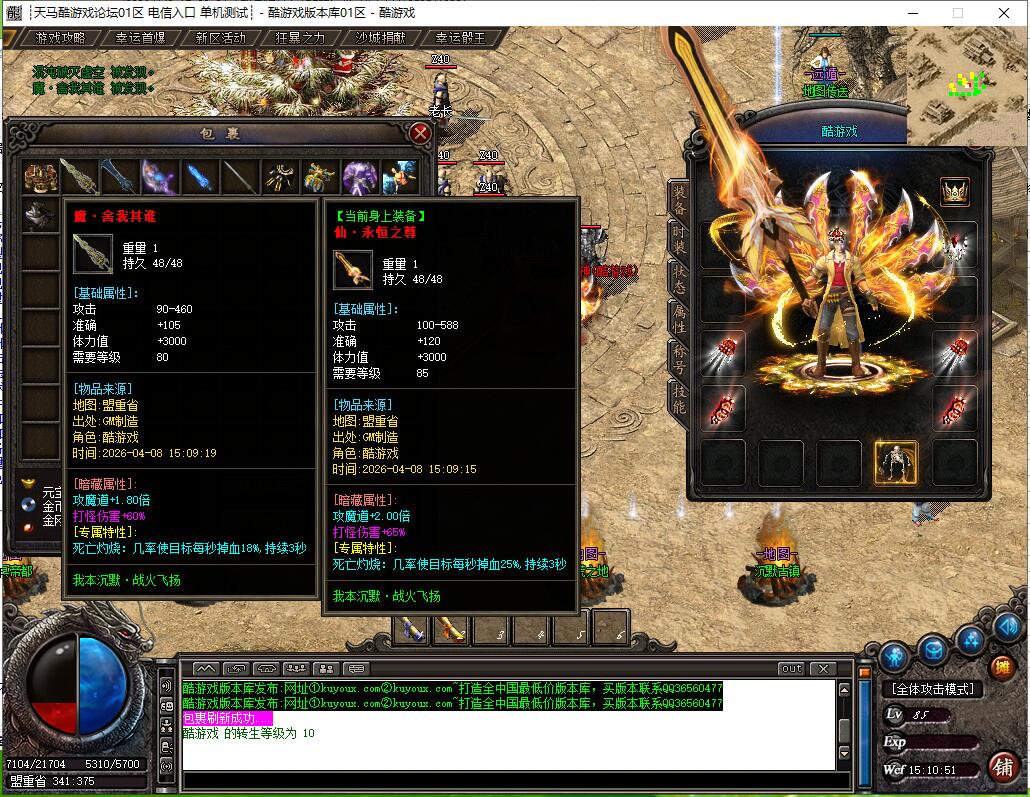Screen dimensions: 1030x797
Task: Toggle the 全体攻击模式 attack mode button
Action: (932, 689)
